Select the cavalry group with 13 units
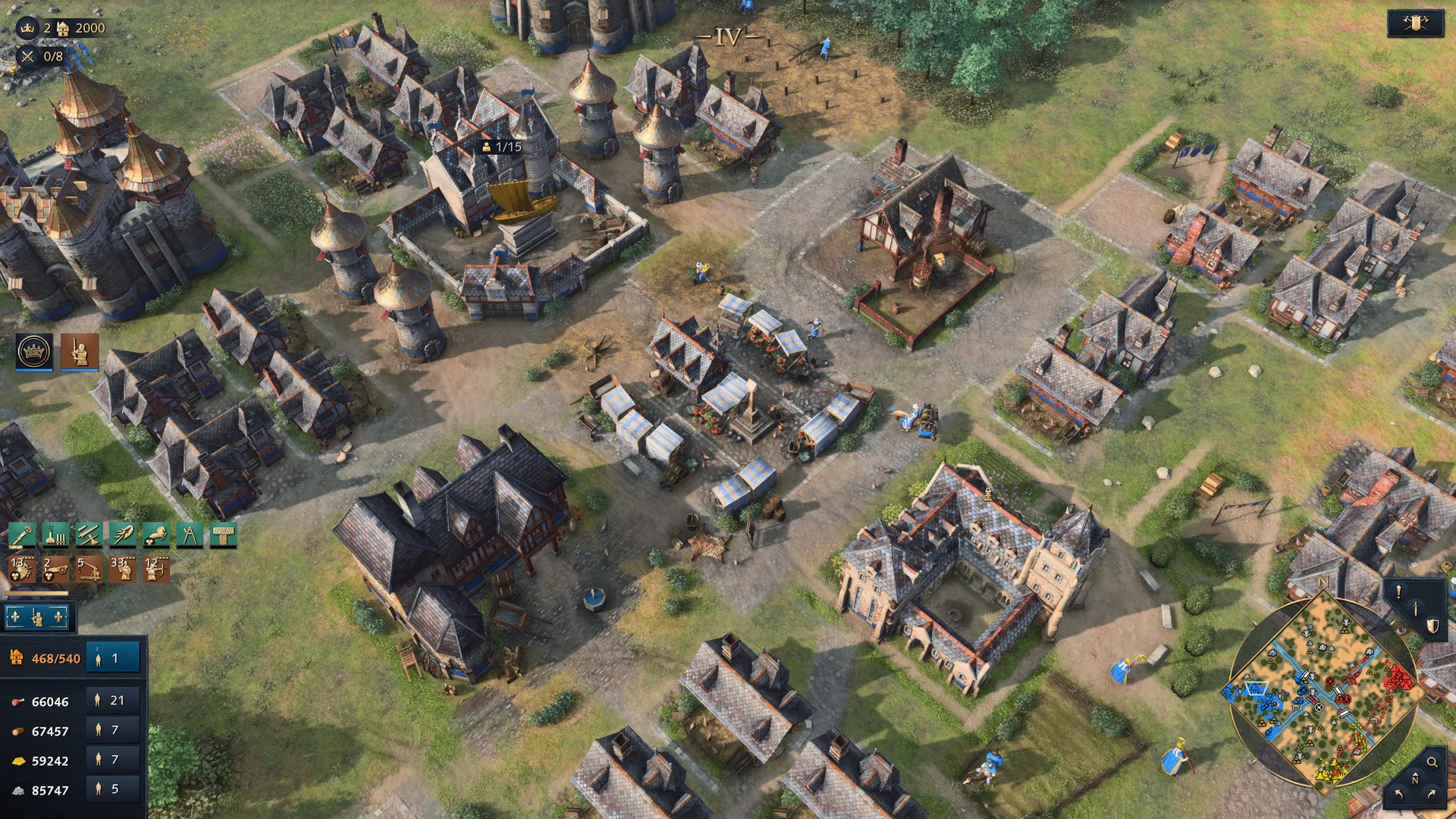This screenshot has width=1456, height=819. click(x=22, y=570)
